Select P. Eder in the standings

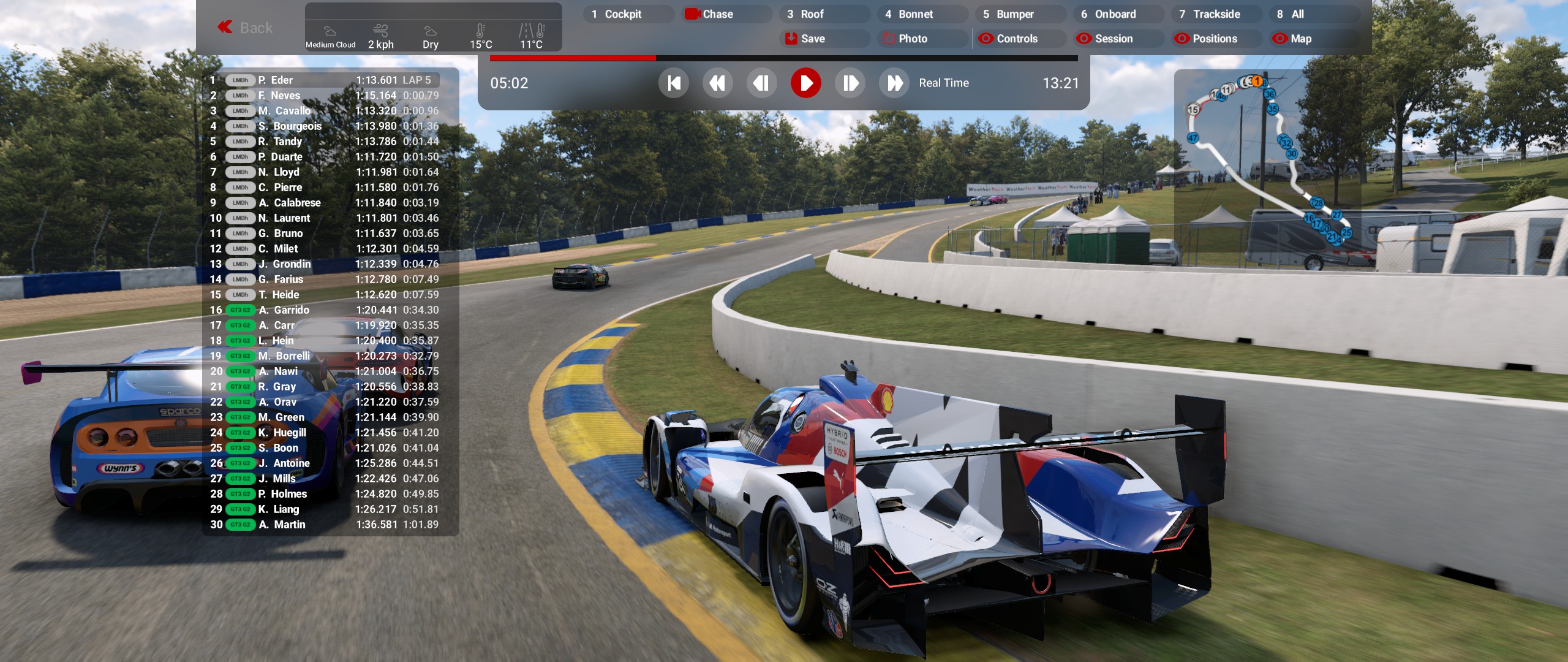(282, 80)
